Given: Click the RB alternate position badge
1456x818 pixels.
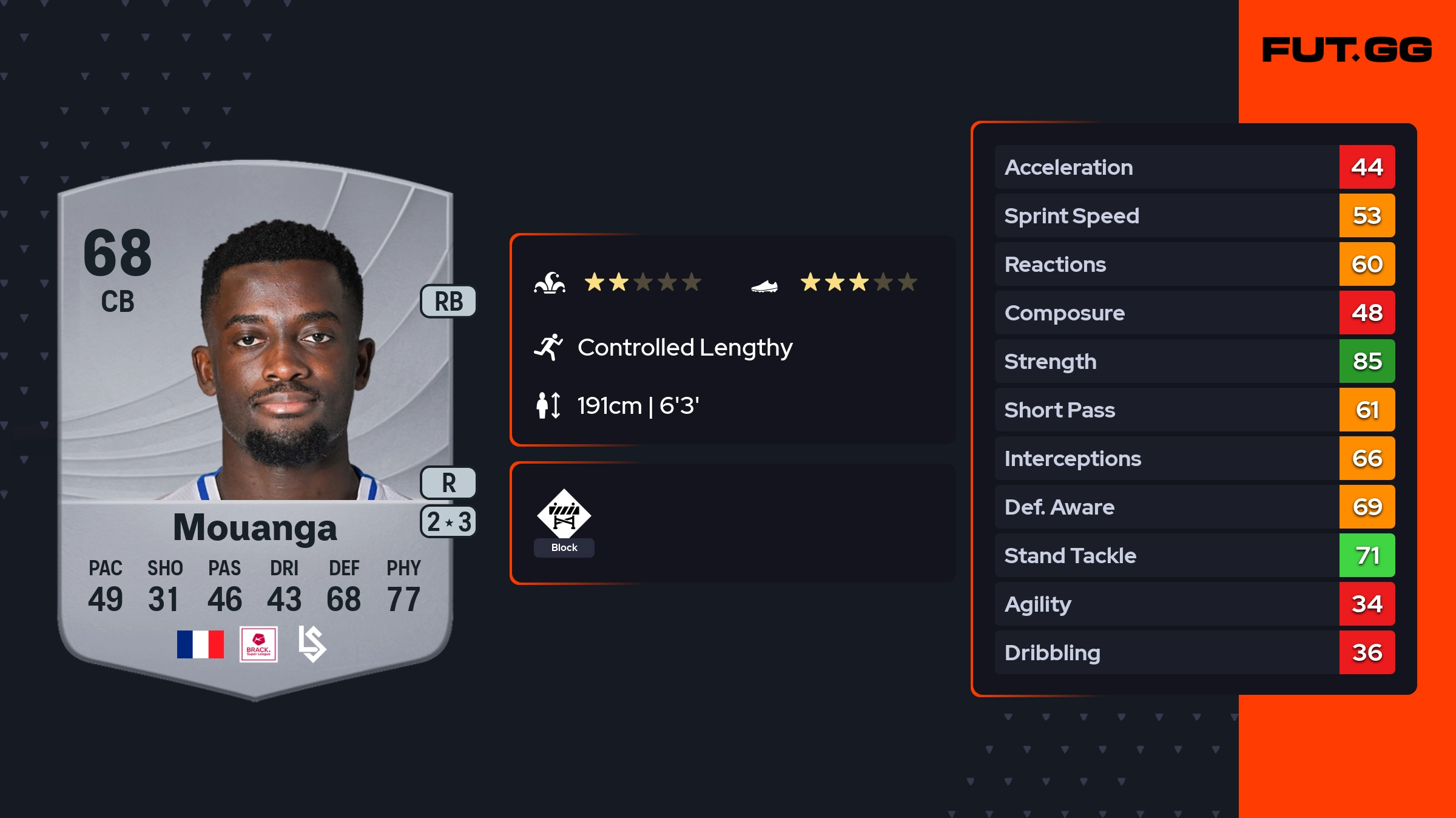Looking at the screenshot, I should coord(448,302).
